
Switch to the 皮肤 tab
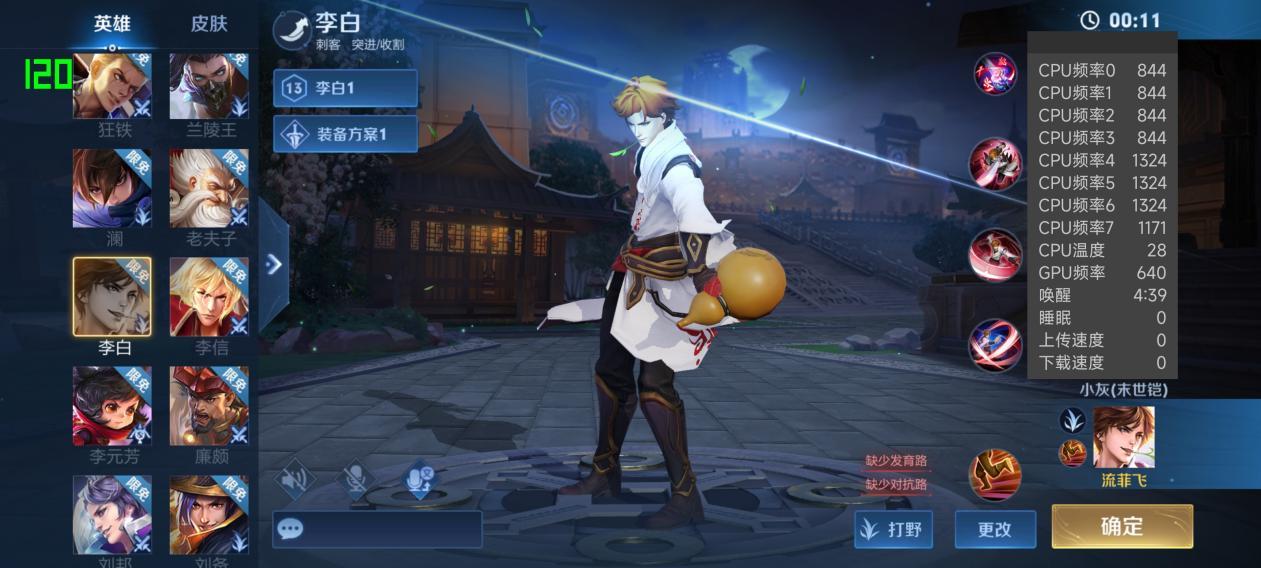point(209,24)
